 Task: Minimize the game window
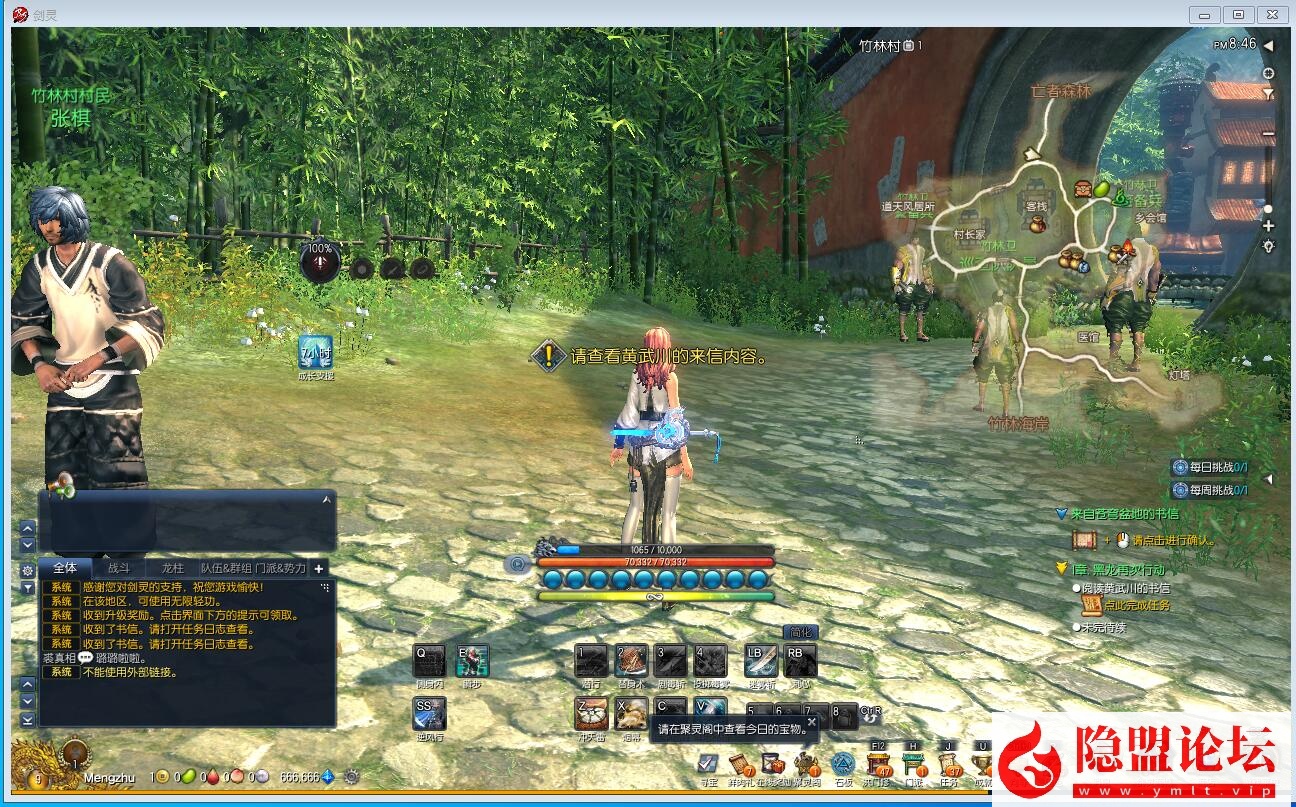point(1206,15)
